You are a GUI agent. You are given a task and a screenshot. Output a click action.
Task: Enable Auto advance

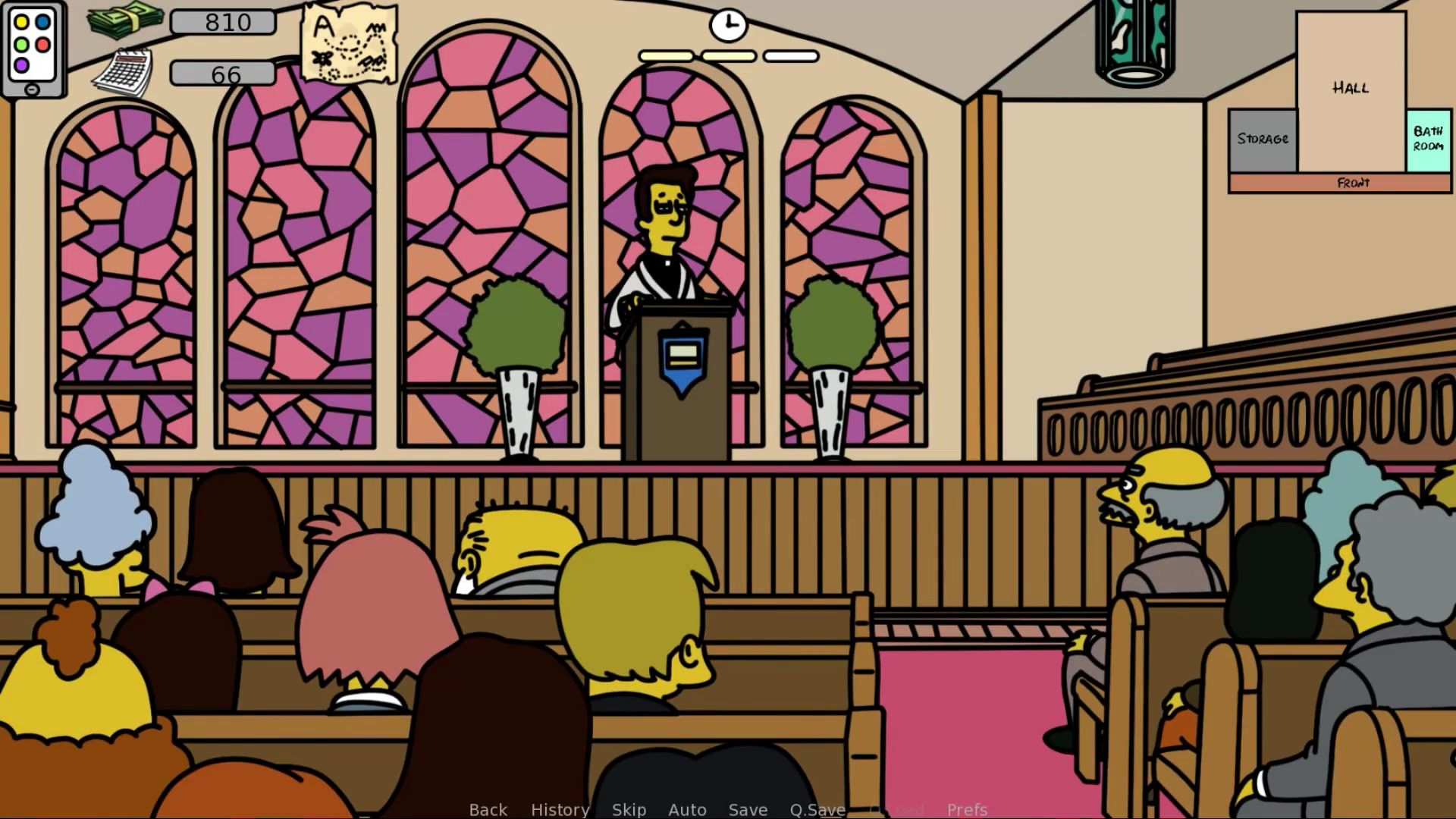[687, 809]
